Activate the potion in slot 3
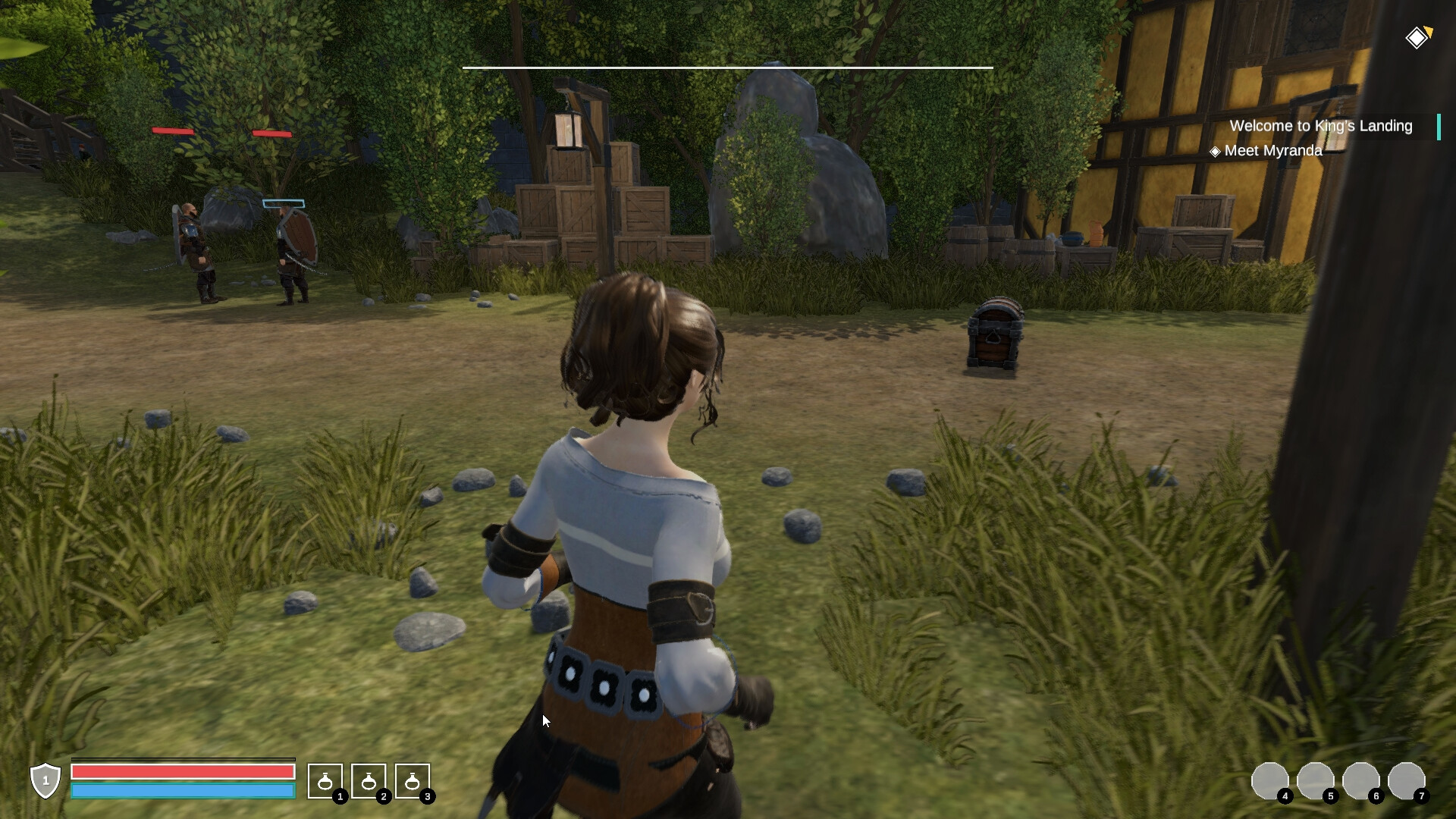Screen dimensions: 1456x819 click(413, 781)
